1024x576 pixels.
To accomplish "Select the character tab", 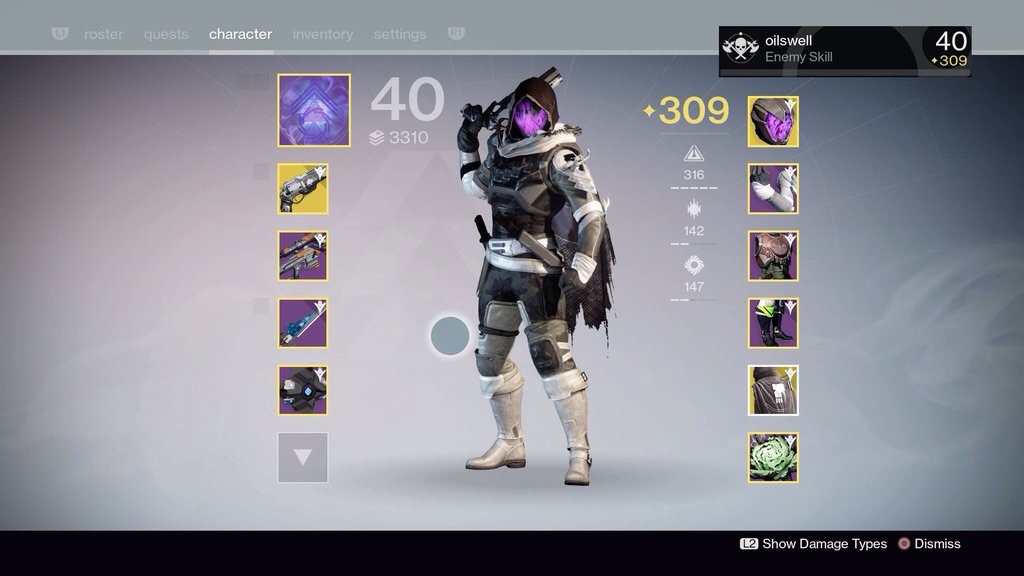I will coord(240,34).
